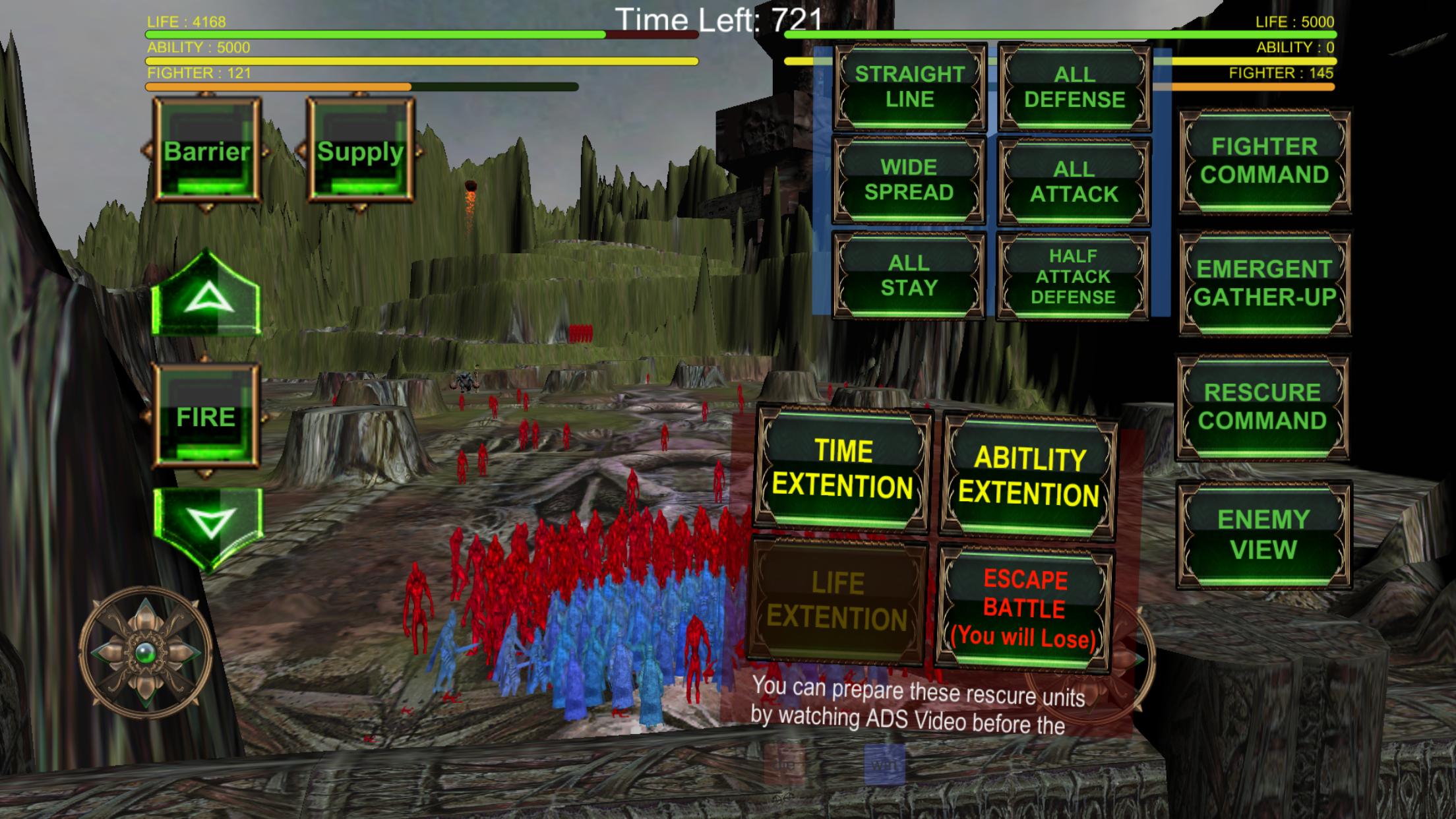Trigger Emergent Gather-Up
Image resolution: width=1456 pixels, height=819 pixels.
(1264, 283)
